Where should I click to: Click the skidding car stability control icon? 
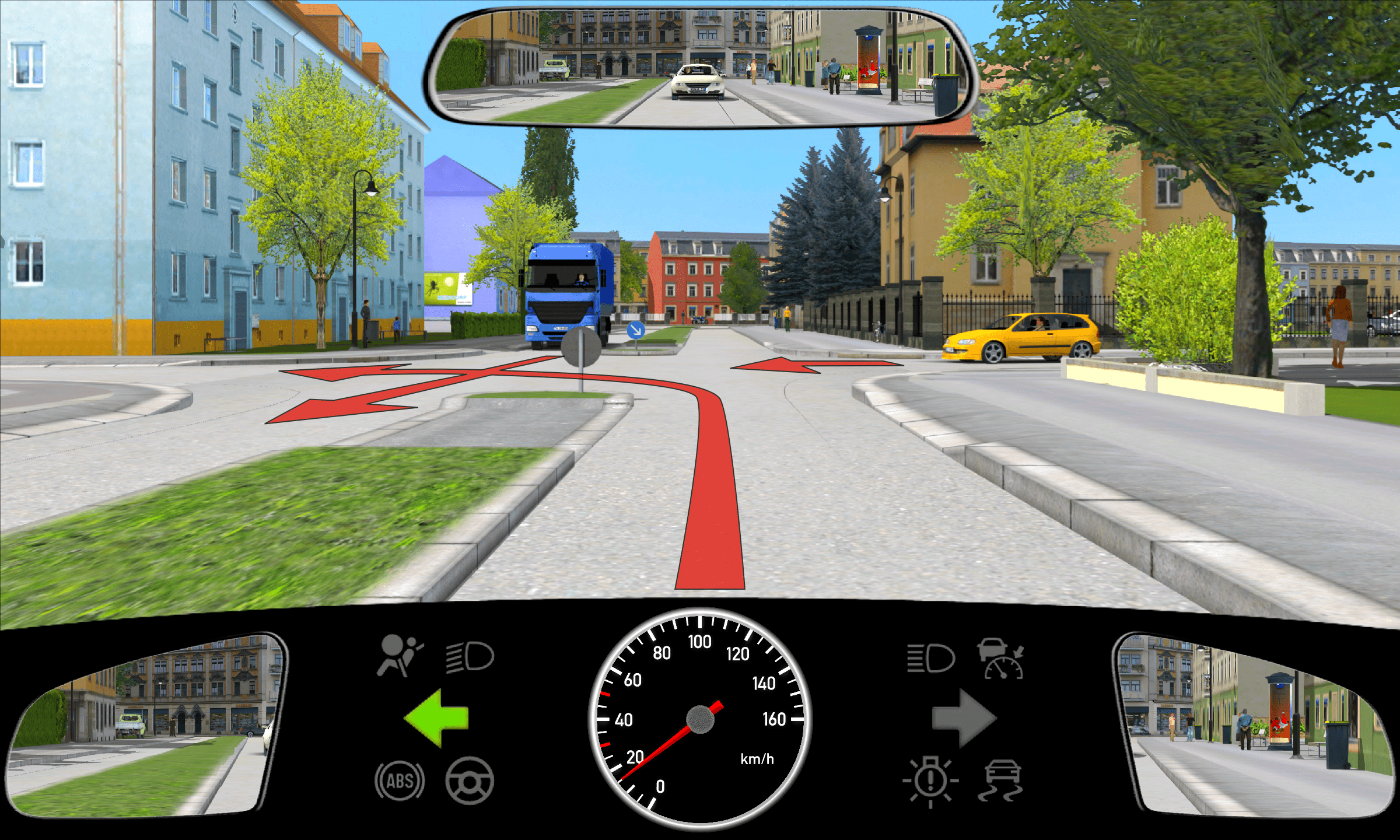[x=1001, y=780]
